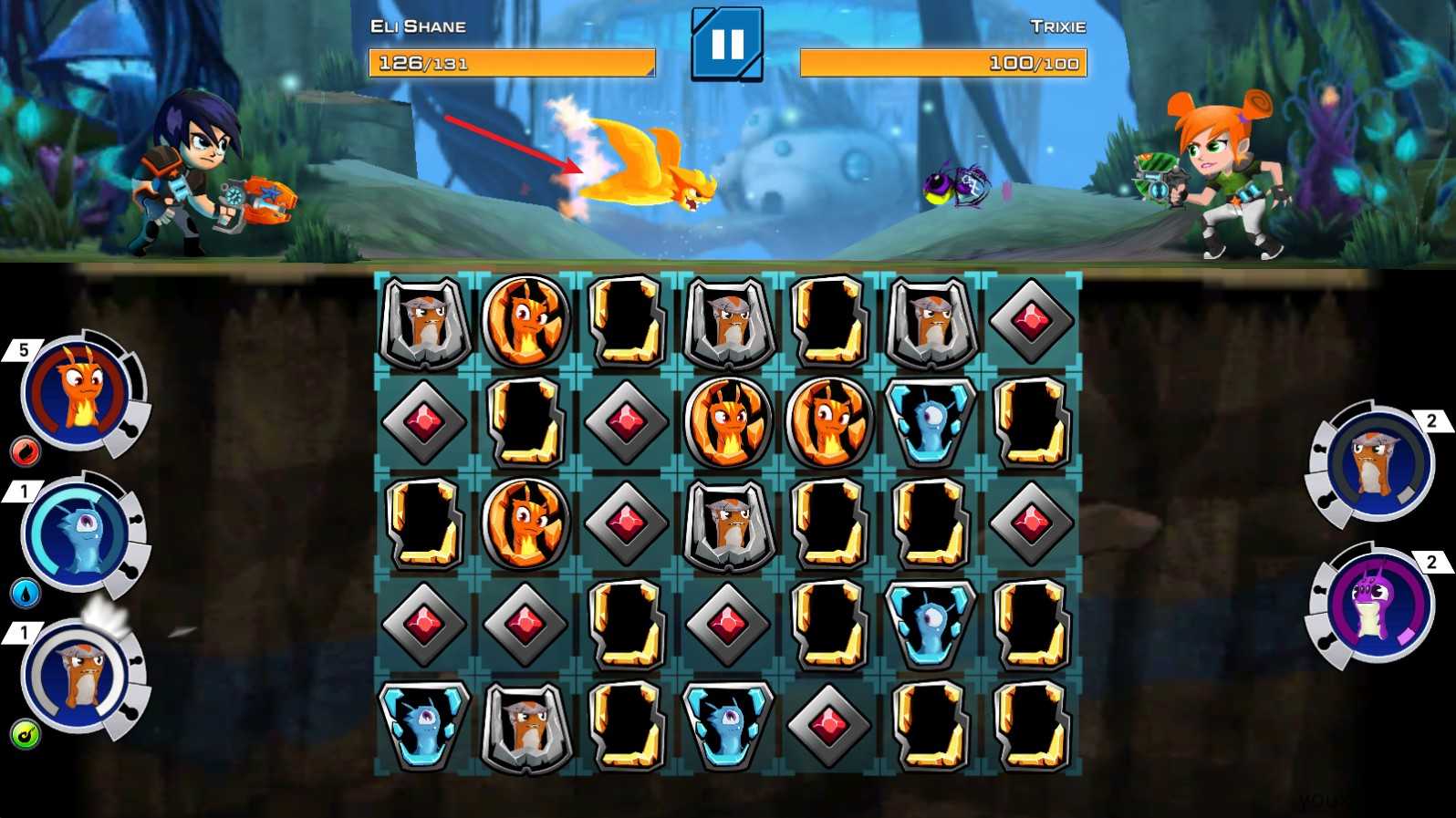Click the blue water drop element badge
This screenshot has height=818, width=1456.
[x=25, y=594]
